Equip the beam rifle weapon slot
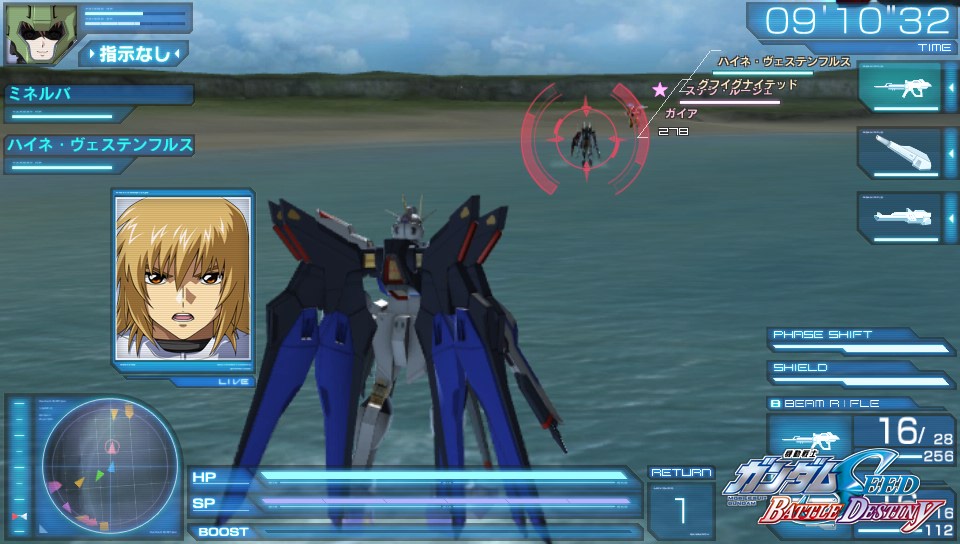Screen dimensions: 960x544 point(898,88)
